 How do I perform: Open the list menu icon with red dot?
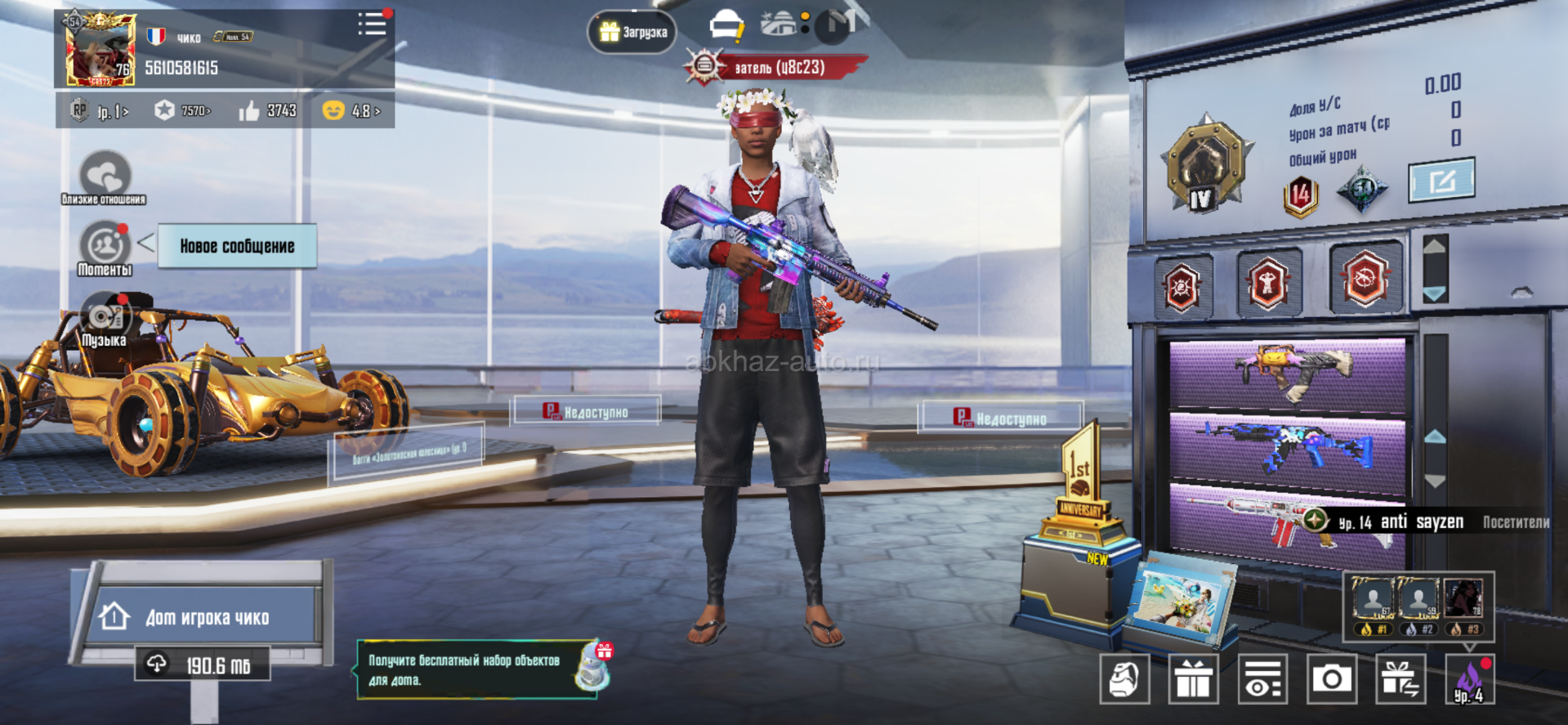pyautogui.click(x=372, y=24)
